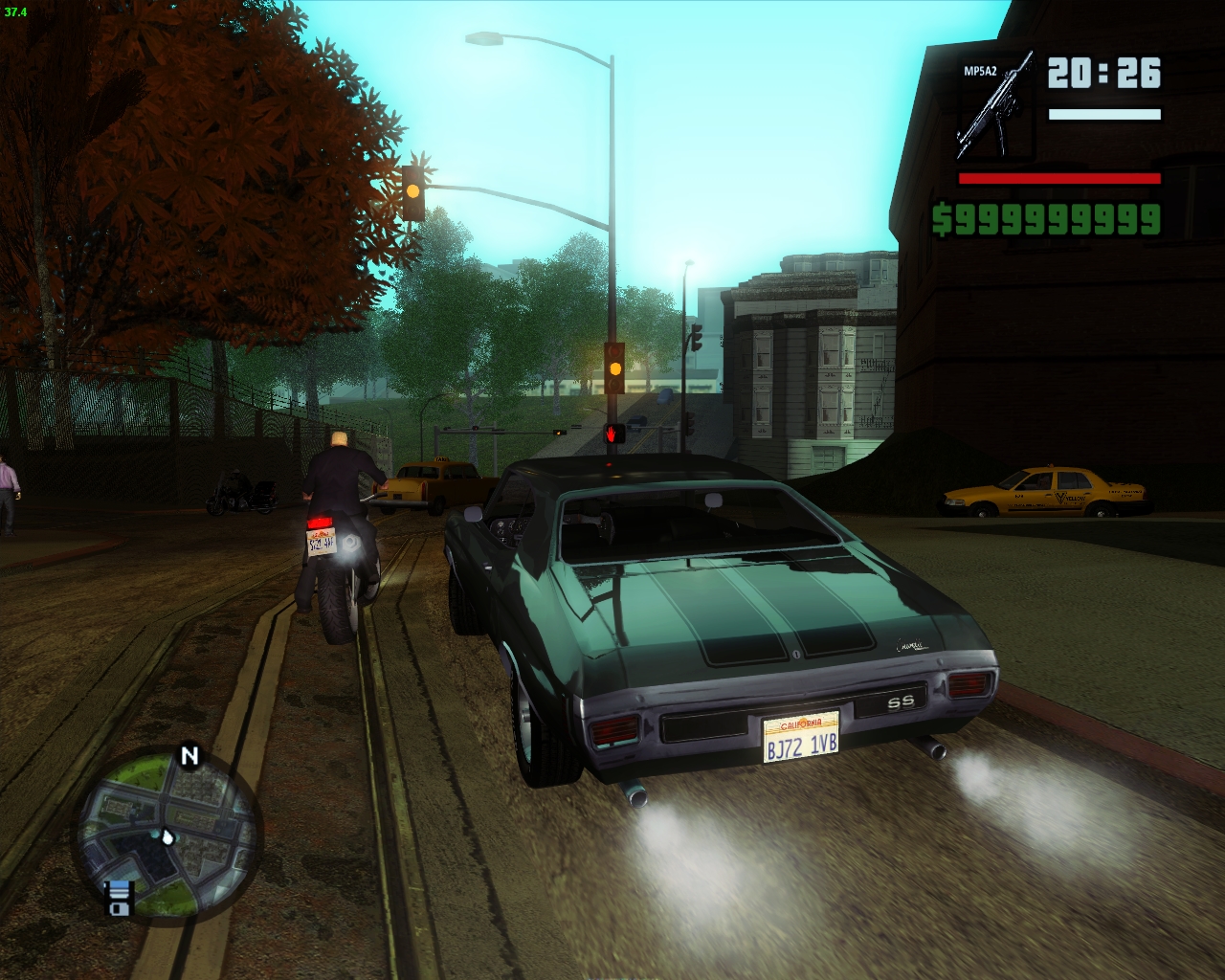
Task: Click the red pedestrian hand signal on traffic light
Action: click(611, 433)
